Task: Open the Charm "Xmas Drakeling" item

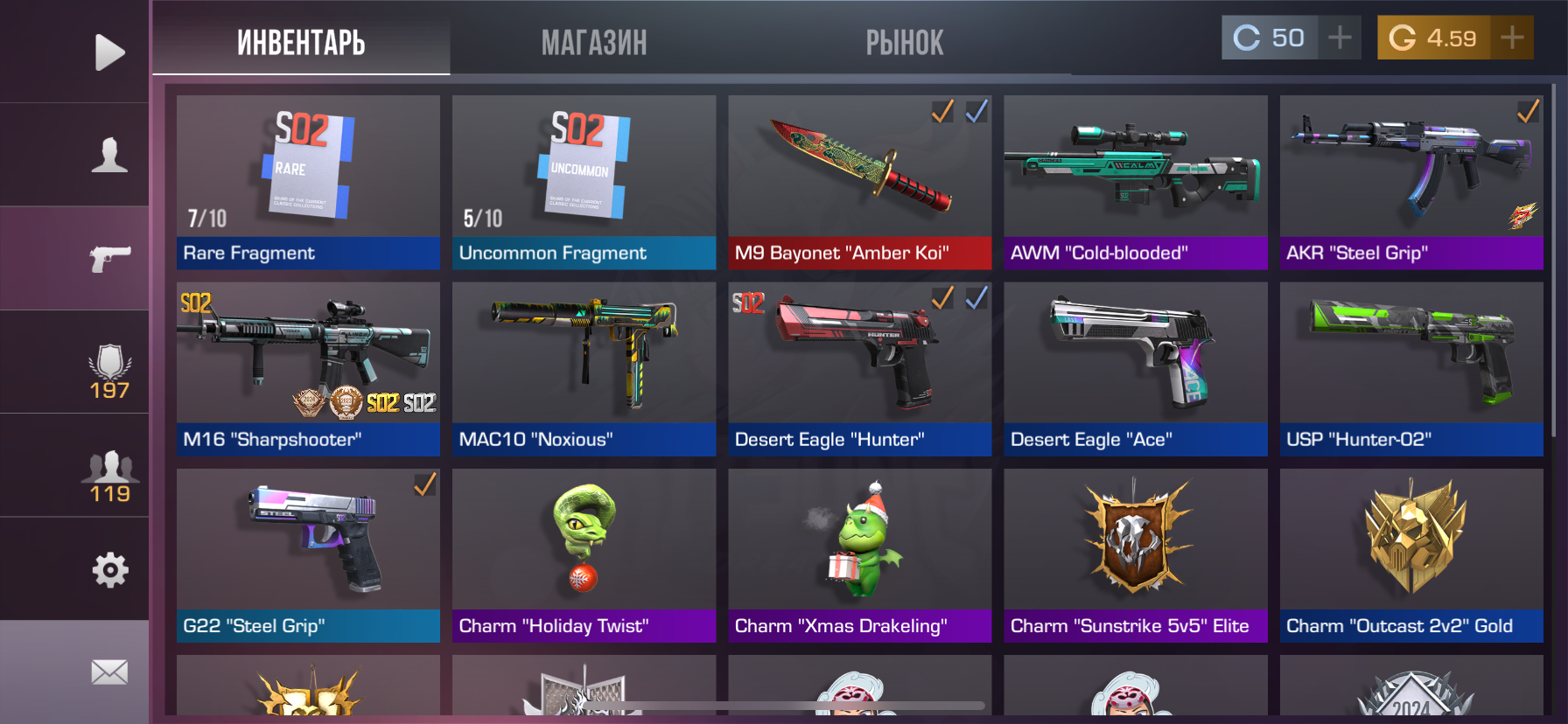Action: (x=859, y=555)
